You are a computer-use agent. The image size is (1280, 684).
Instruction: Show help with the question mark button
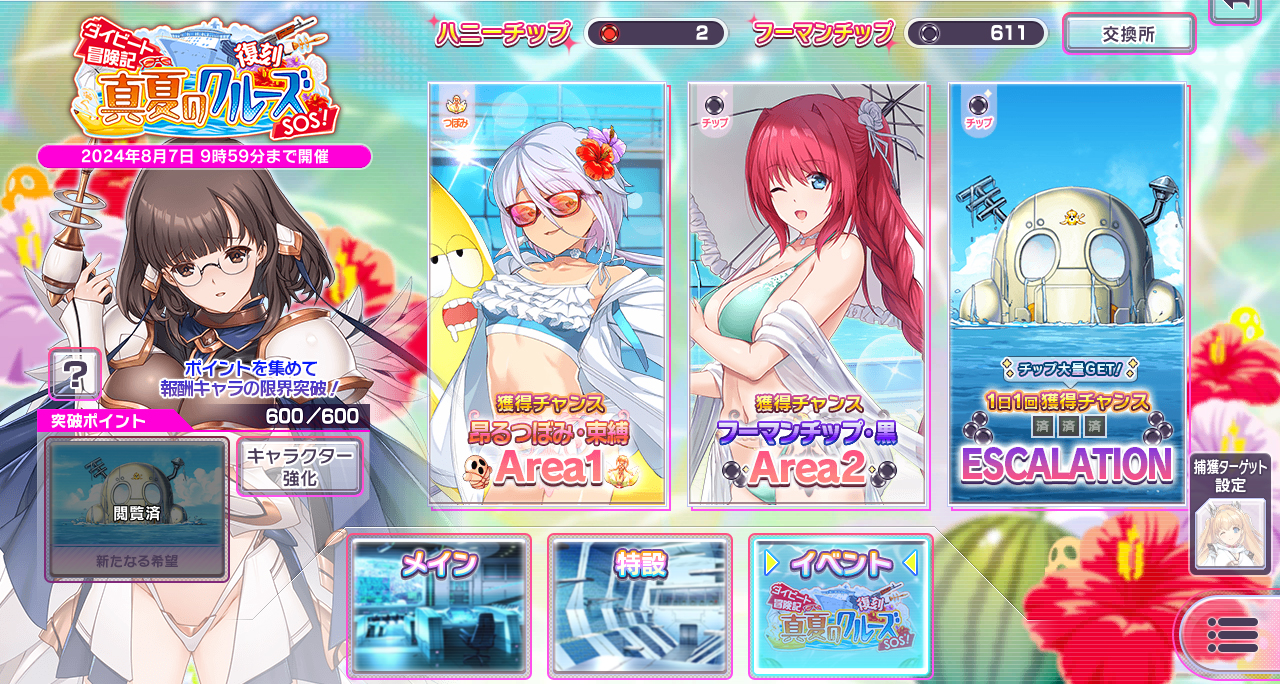pyautogui.click(x=74, y=376)
